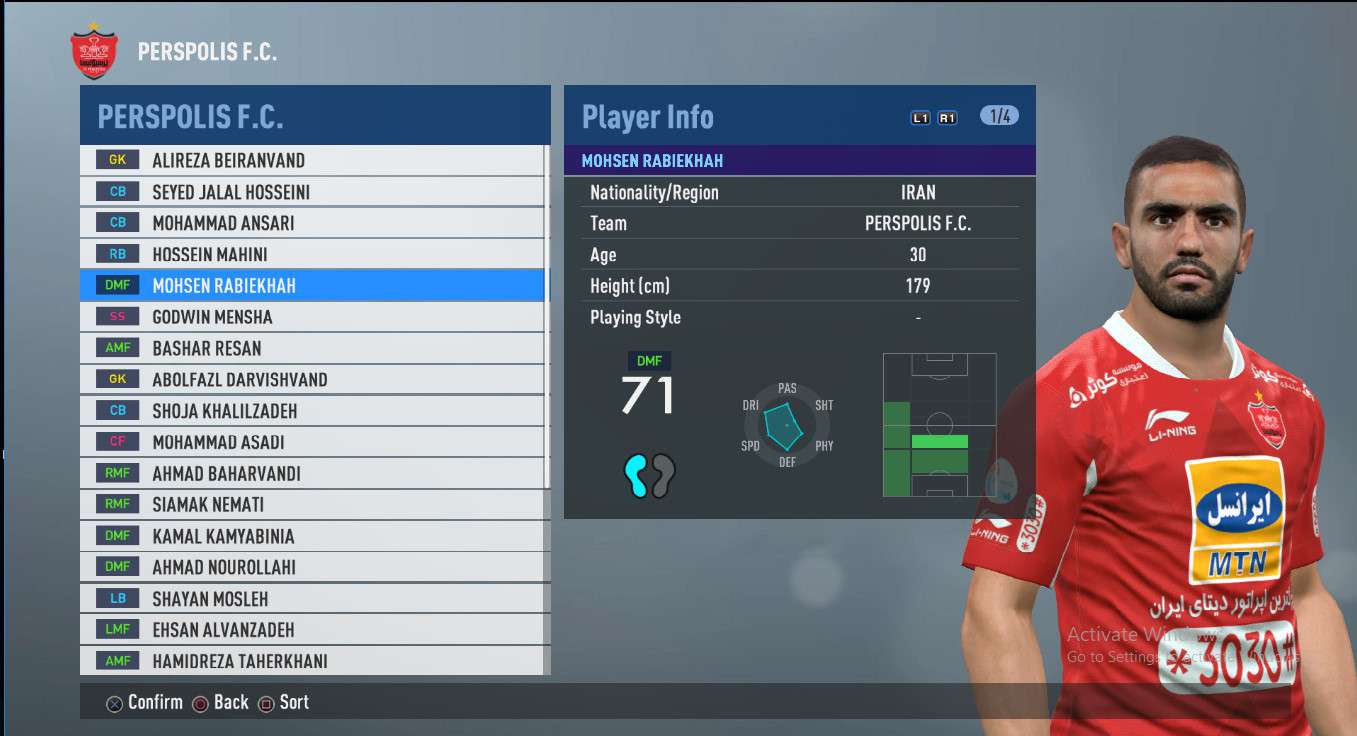Click the highlighted Mohsen Rabiekhah row
1357x736 pixels.
coord(312,286)
